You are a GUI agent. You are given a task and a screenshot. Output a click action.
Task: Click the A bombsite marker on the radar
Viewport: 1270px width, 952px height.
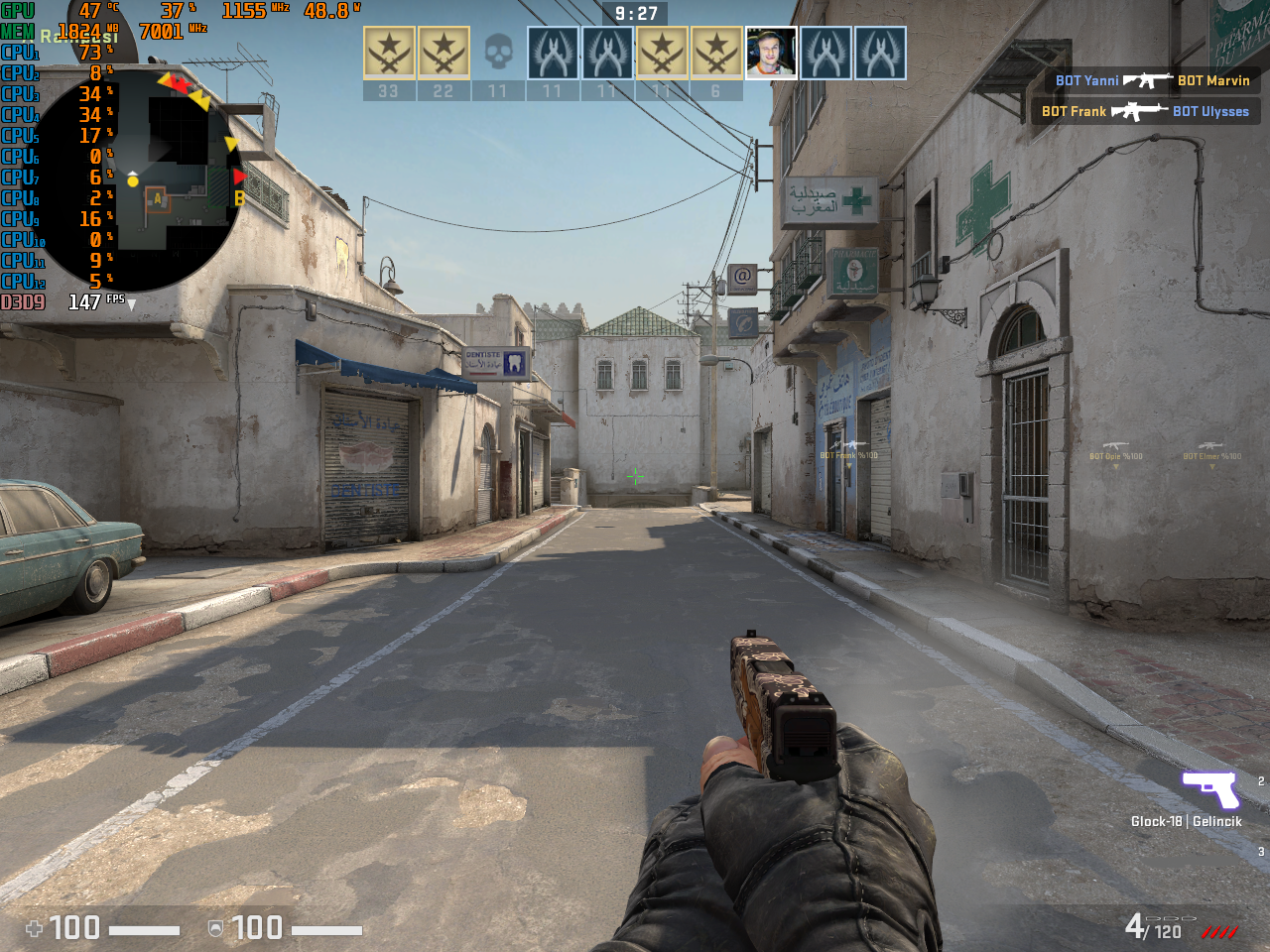[x=157, y=199]
